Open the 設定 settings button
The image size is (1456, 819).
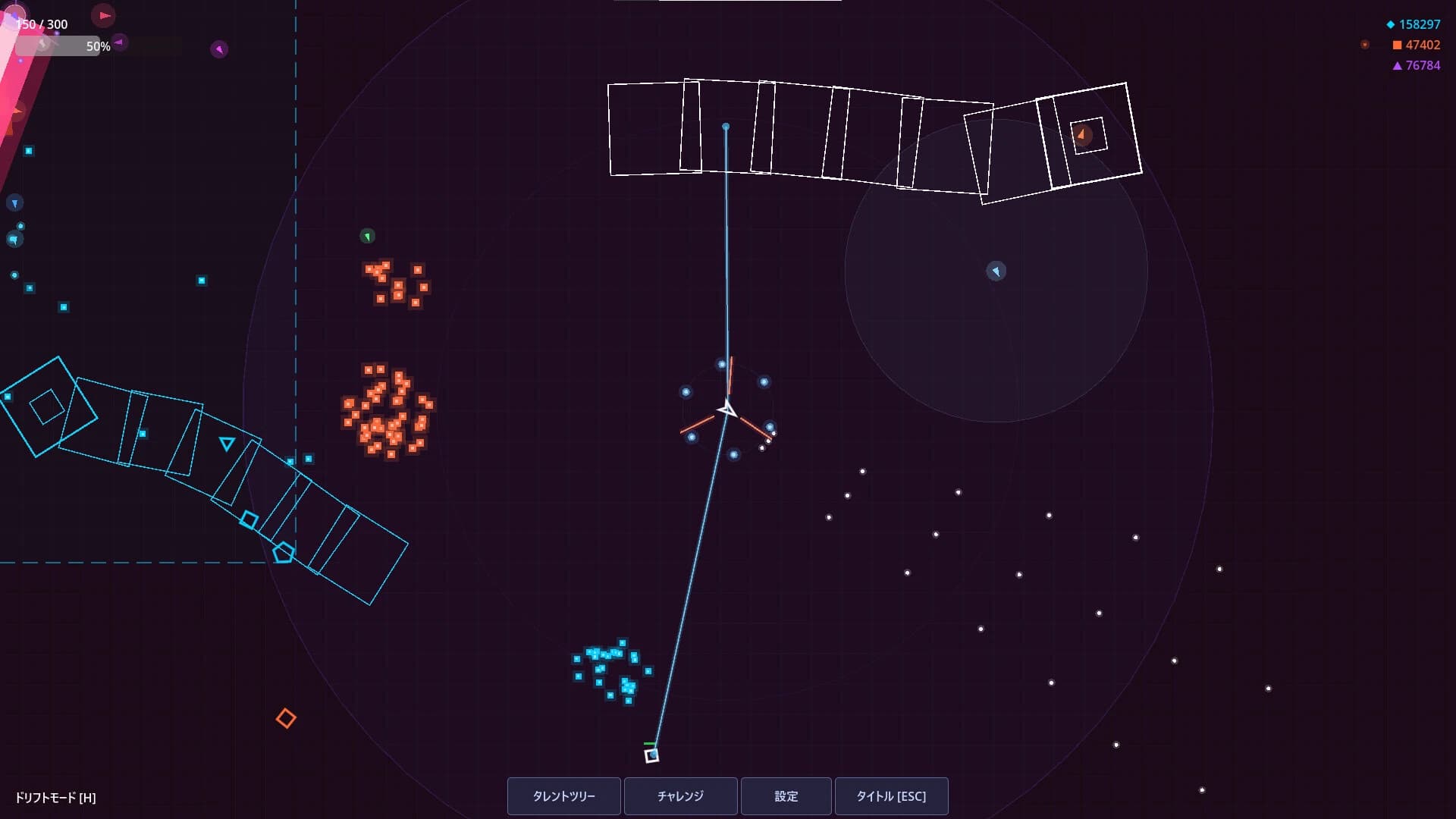pyautogui.click(x=786, y=796)
